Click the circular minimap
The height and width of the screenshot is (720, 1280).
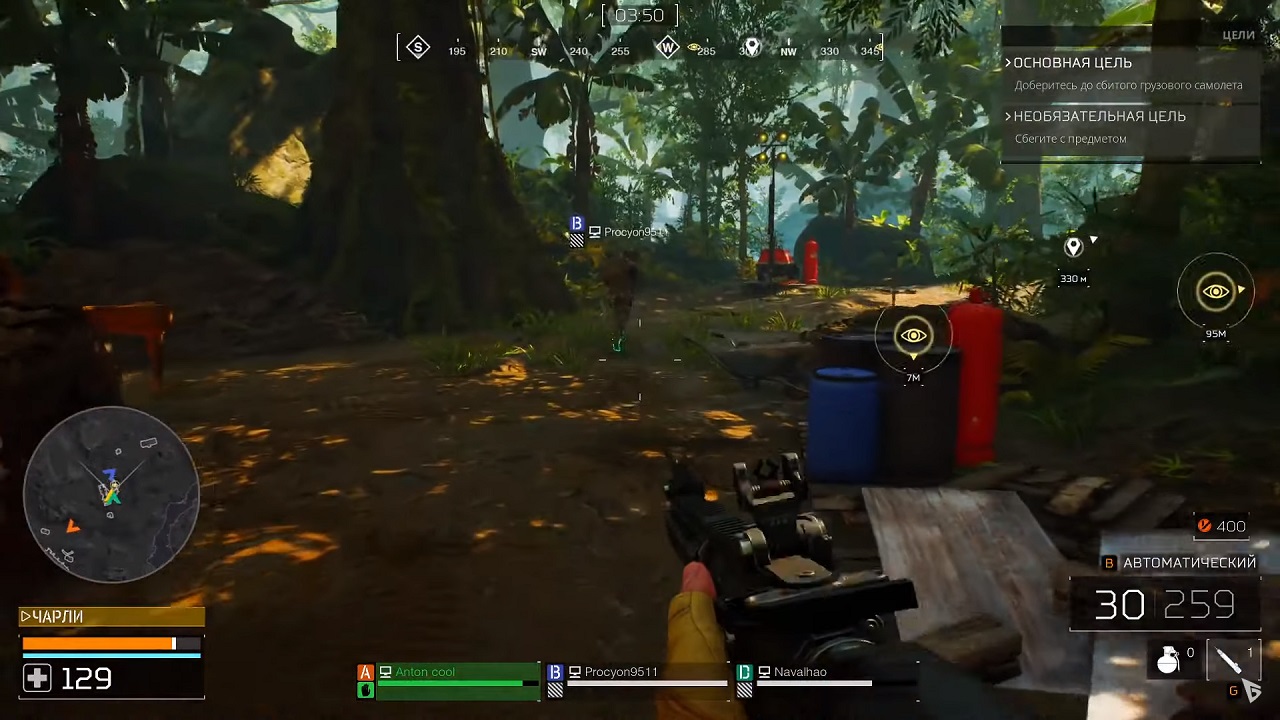[x=111, y=494]
